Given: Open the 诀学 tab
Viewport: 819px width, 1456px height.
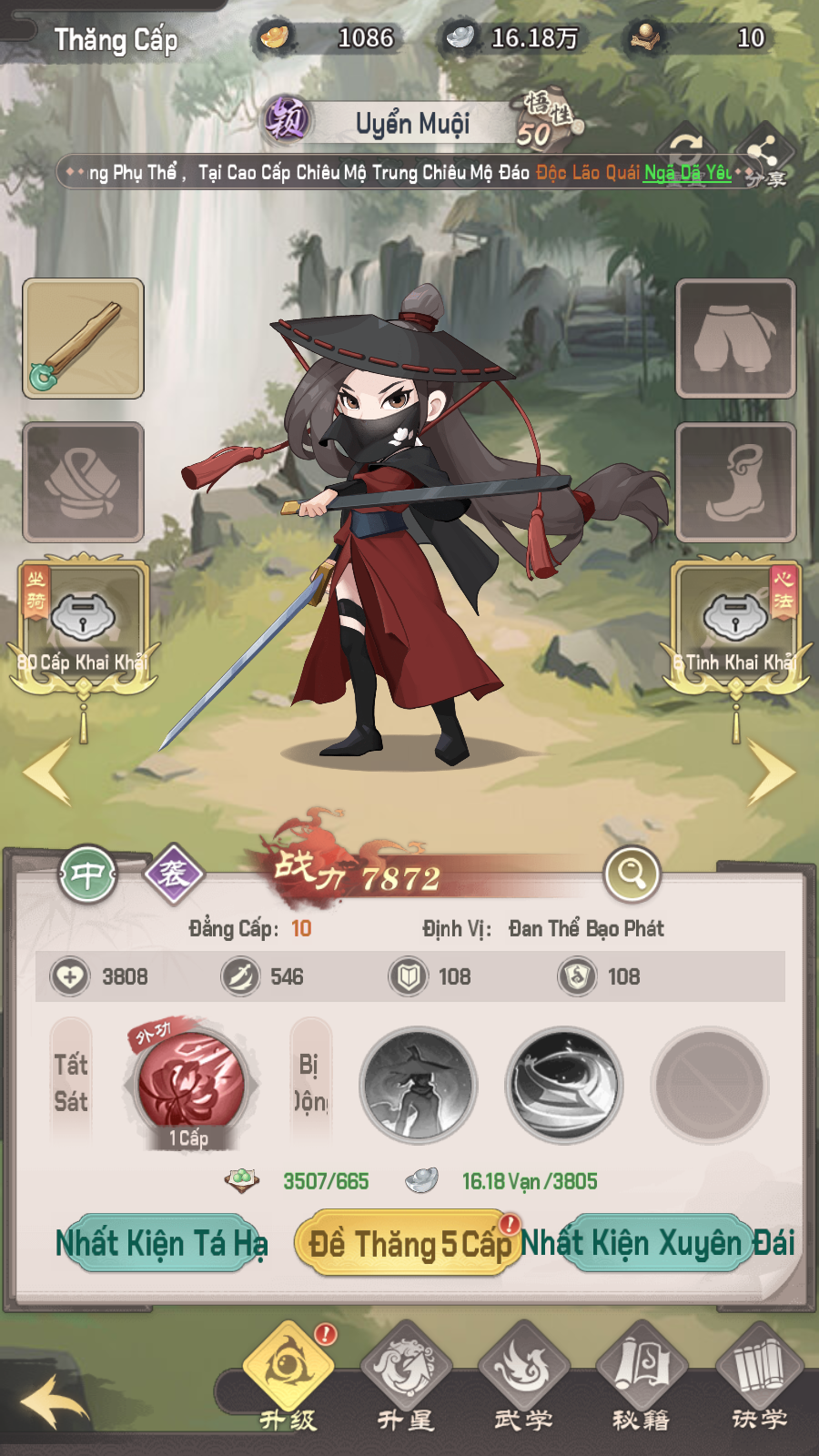Looking at the screenshot, I should pos(759,1374).
